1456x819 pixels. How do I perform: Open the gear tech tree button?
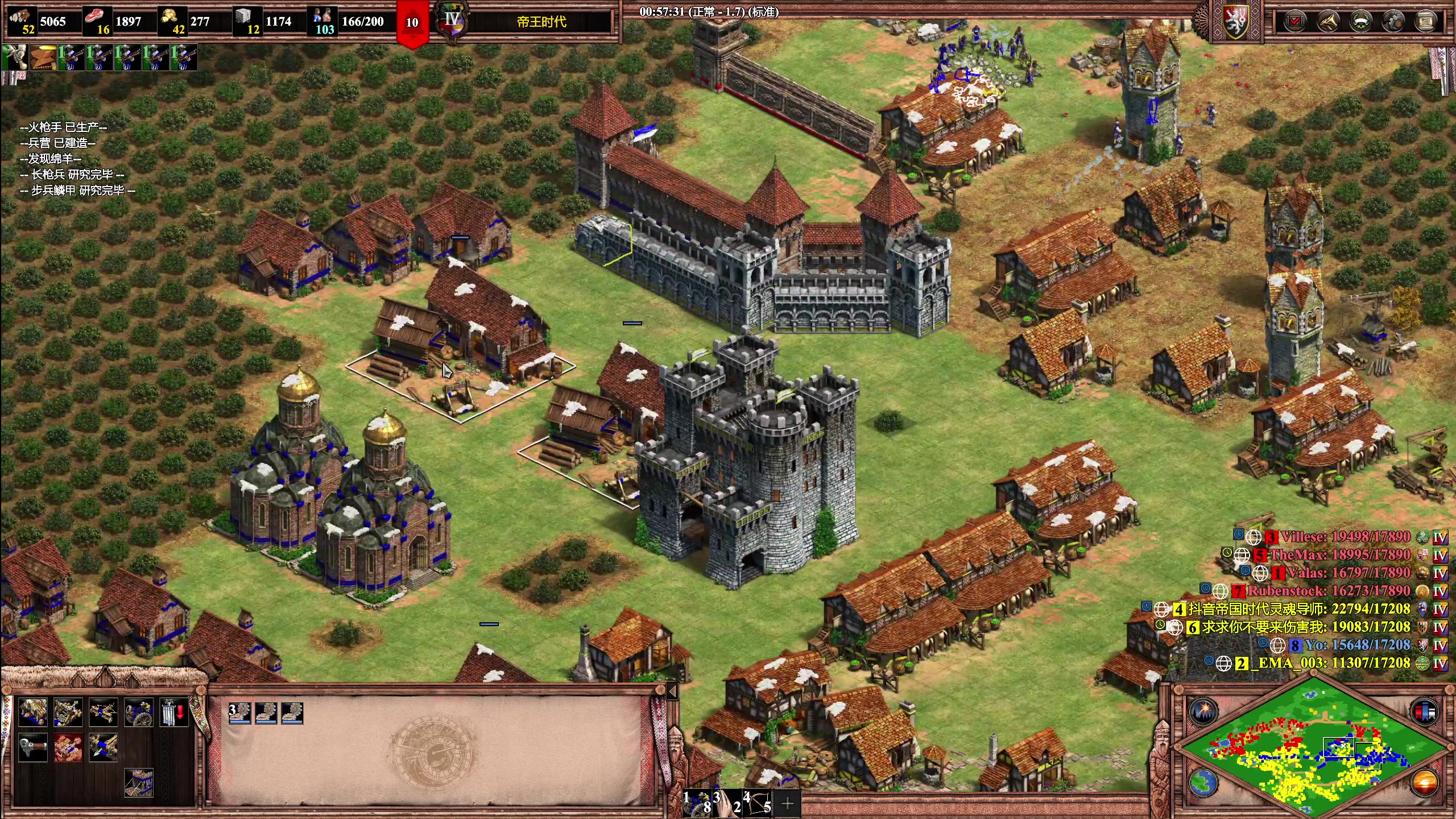(1393, 22)
